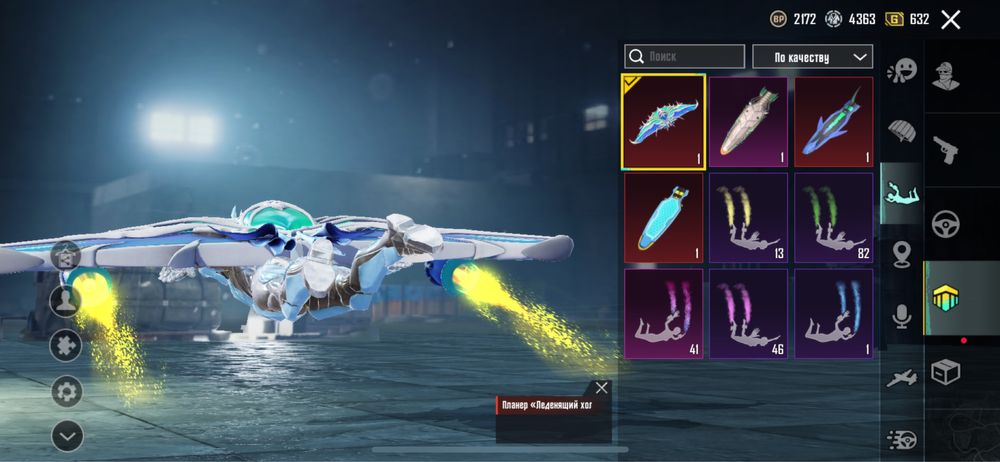The image size is (1000, 462).
Task: Close the Планер item name popup
Action: pos(601,388)
